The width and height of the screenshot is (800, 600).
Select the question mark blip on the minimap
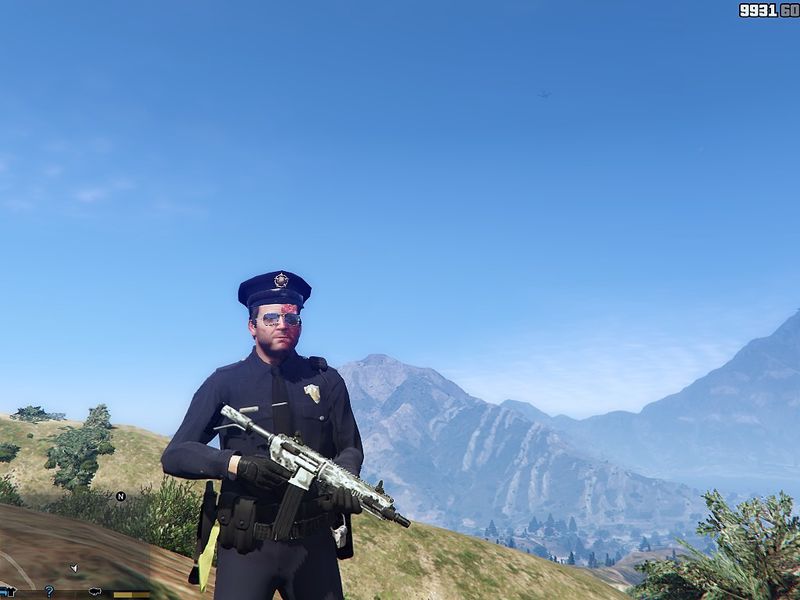tap(49, 591)
